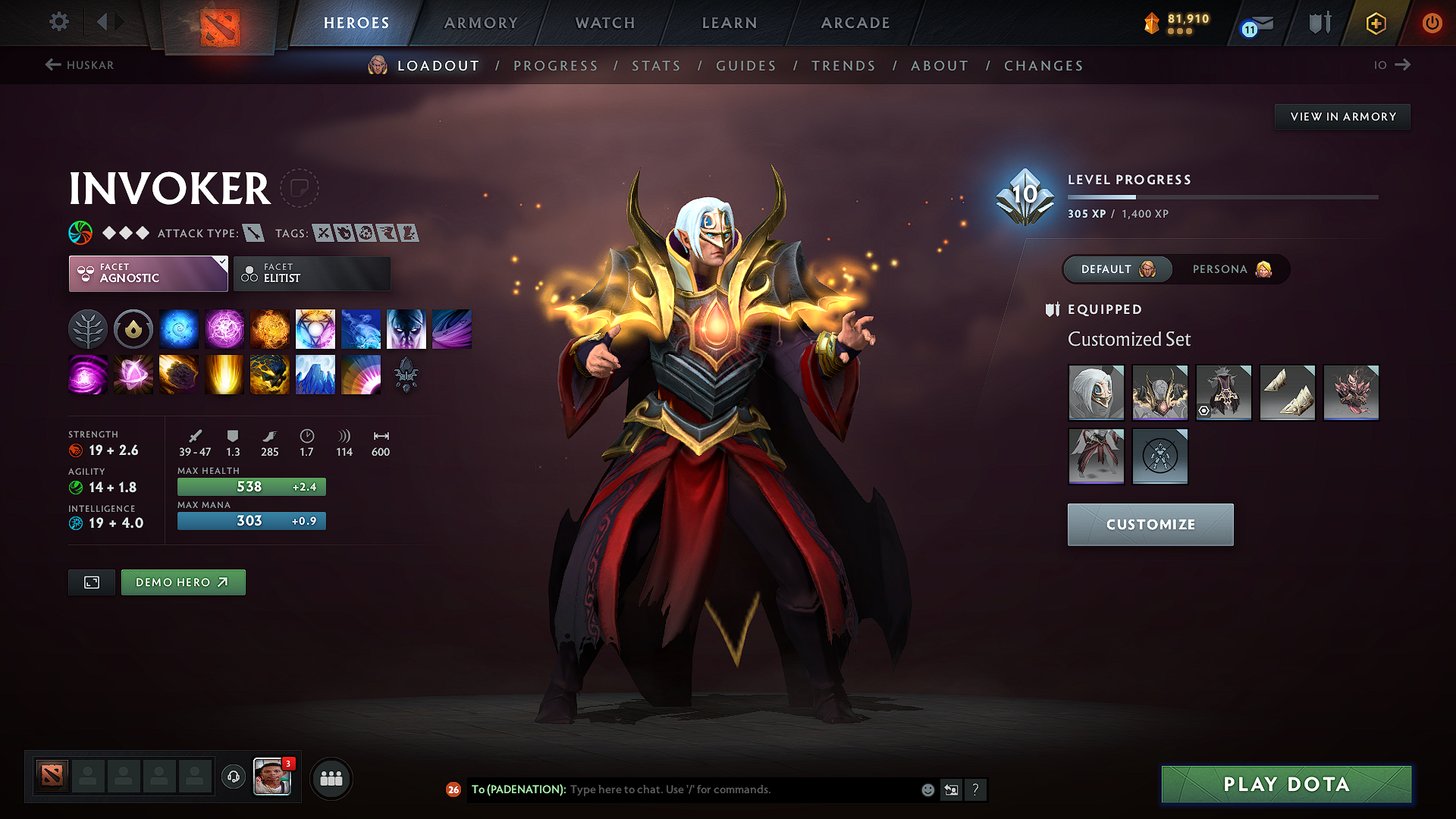View the Ice Wall ability icon
The image size is (1456, 819).
tap(315, 375)
